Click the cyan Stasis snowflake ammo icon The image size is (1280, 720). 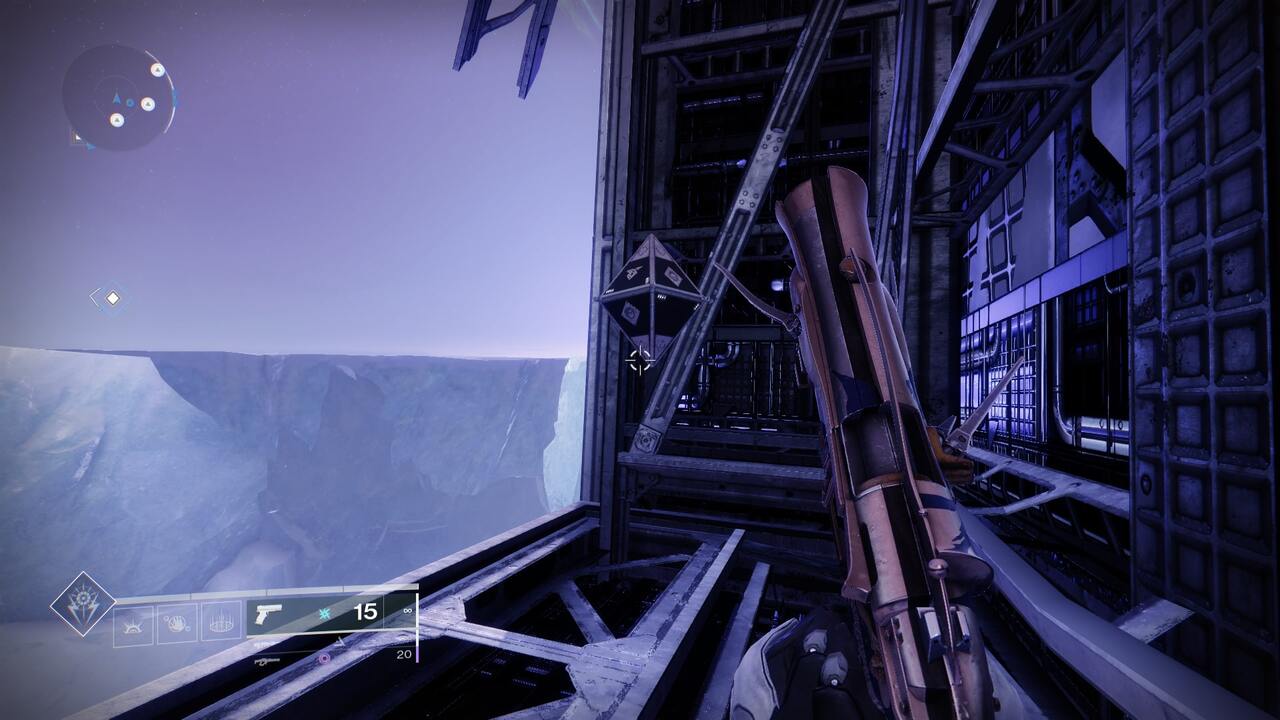324,612
